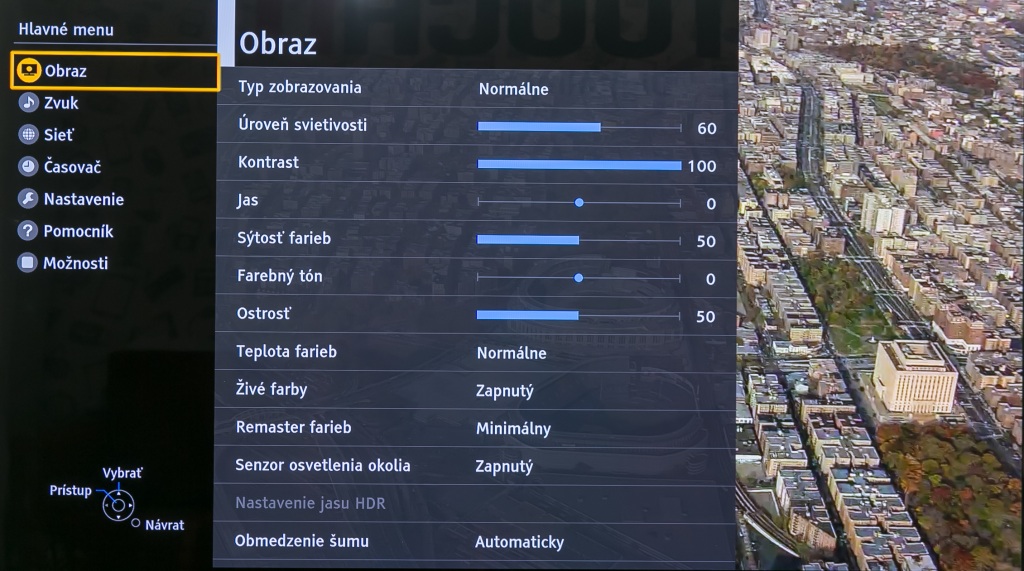Image resolution: width=1024 pixels, height=571 pixels.
Task: Click the Farebný tón slider
Action: pyautogui.click(x=579, y=277)
